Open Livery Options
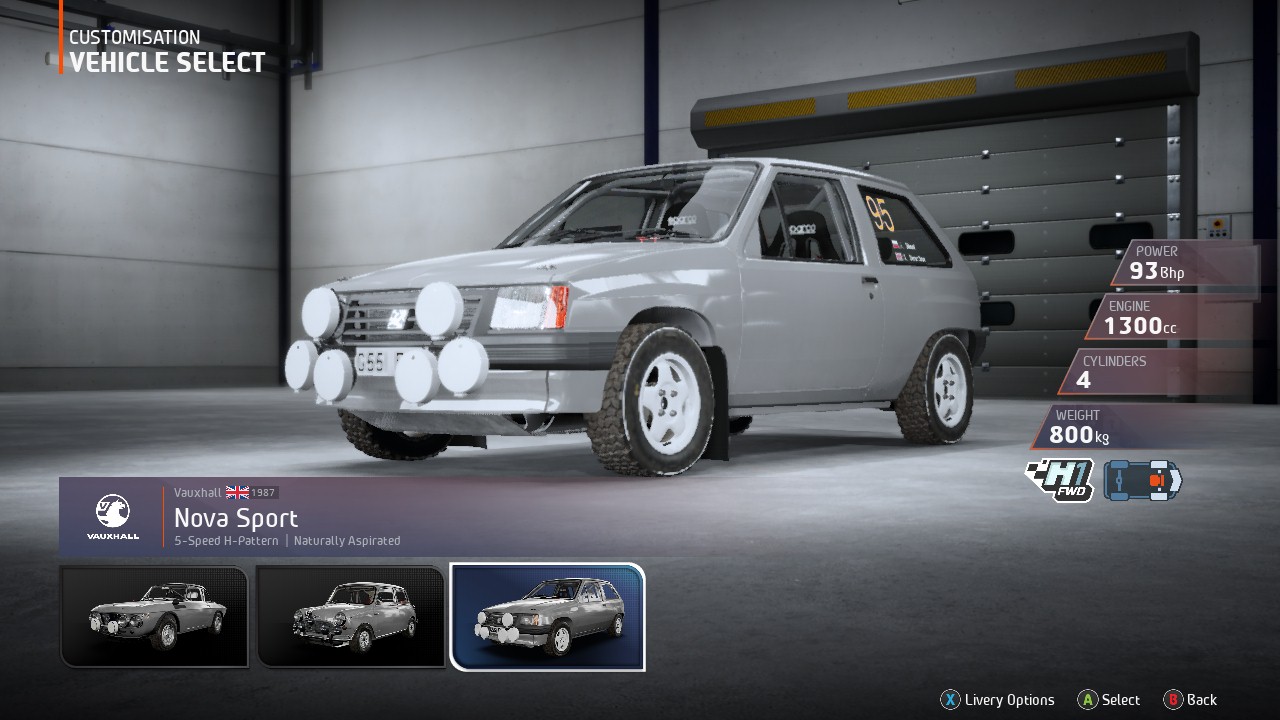Image resolution: width=1280 pixels, height=720 pixels. click(x=997, y=700)
